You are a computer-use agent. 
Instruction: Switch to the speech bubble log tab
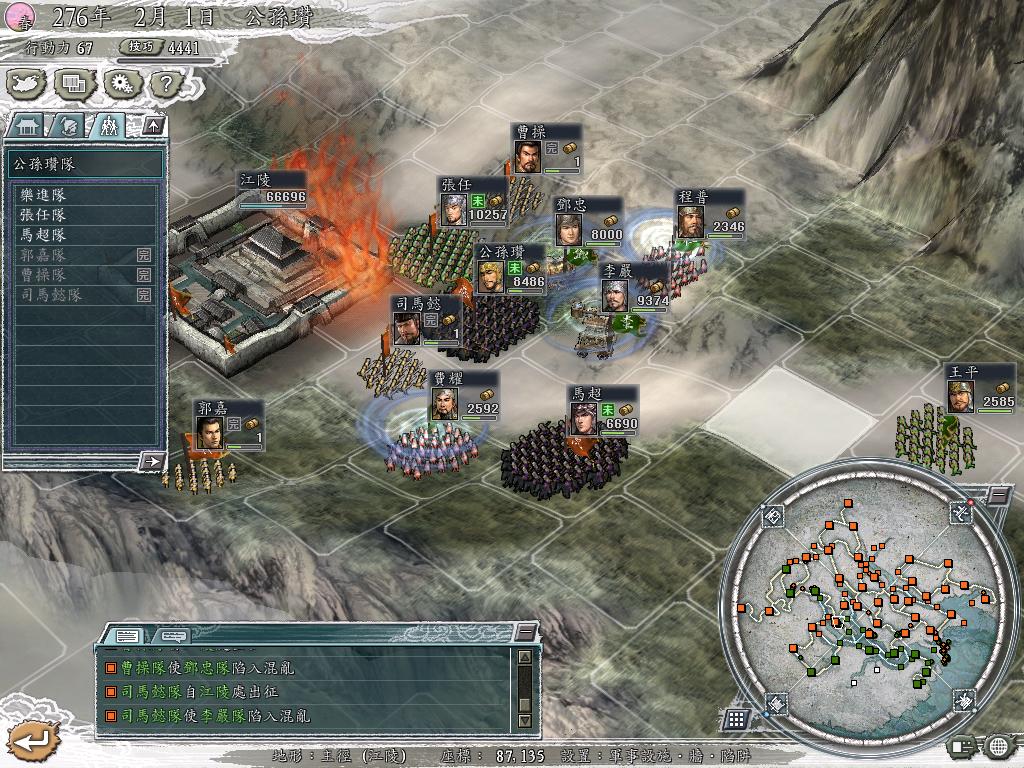(172, 635)
